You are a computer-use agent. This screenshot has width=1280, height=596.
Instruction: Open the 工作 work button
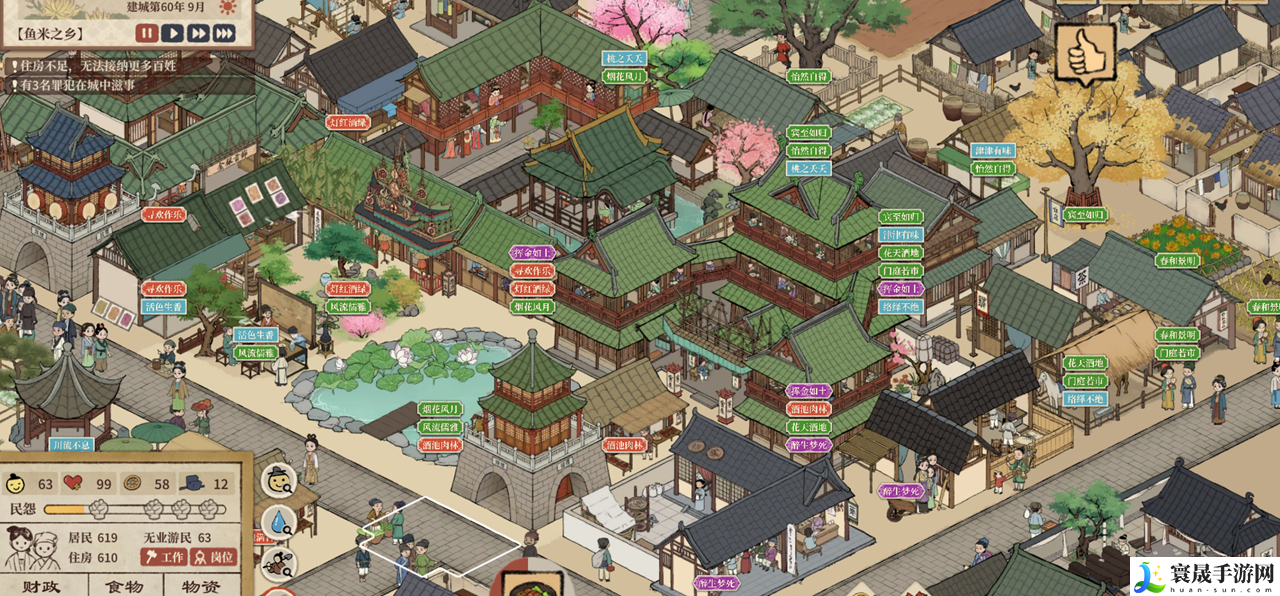[164, 557]
